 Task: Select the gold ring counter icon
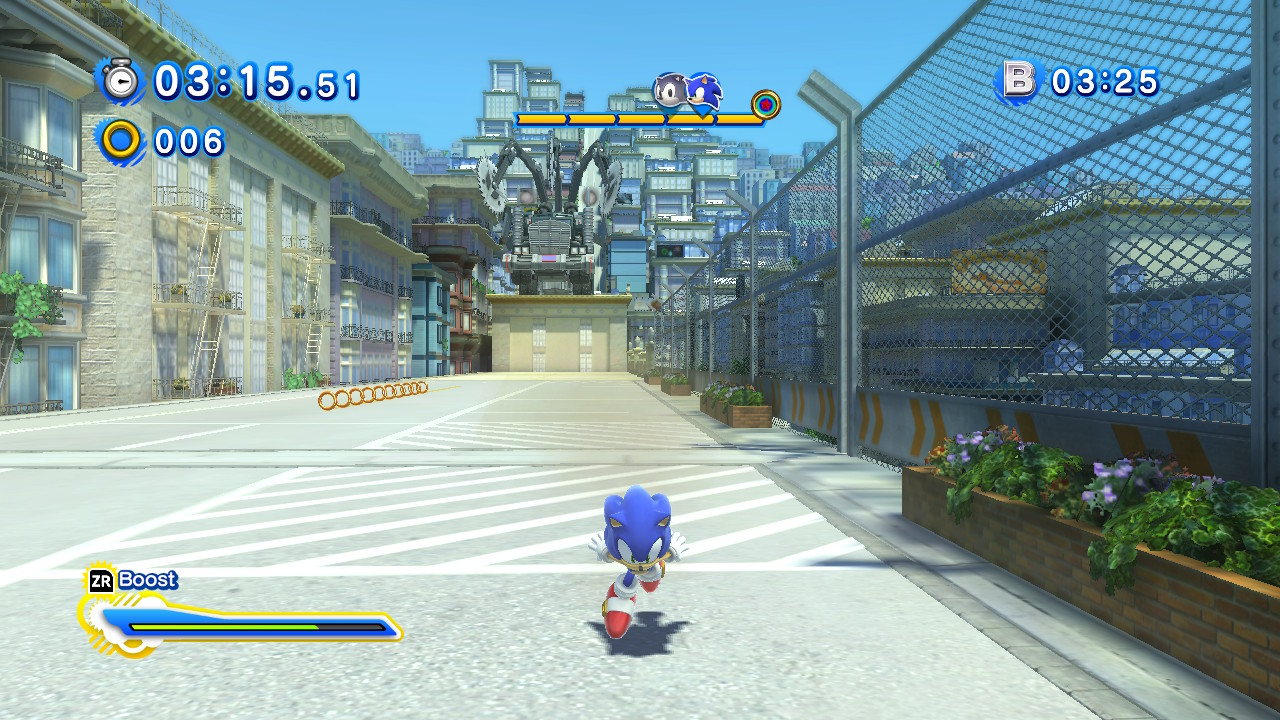[x=122, y=141]
